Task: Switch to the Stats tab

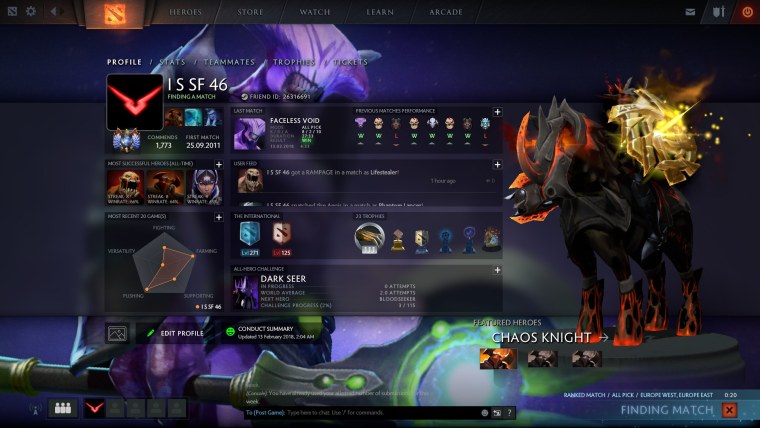Action: point(172,62)
